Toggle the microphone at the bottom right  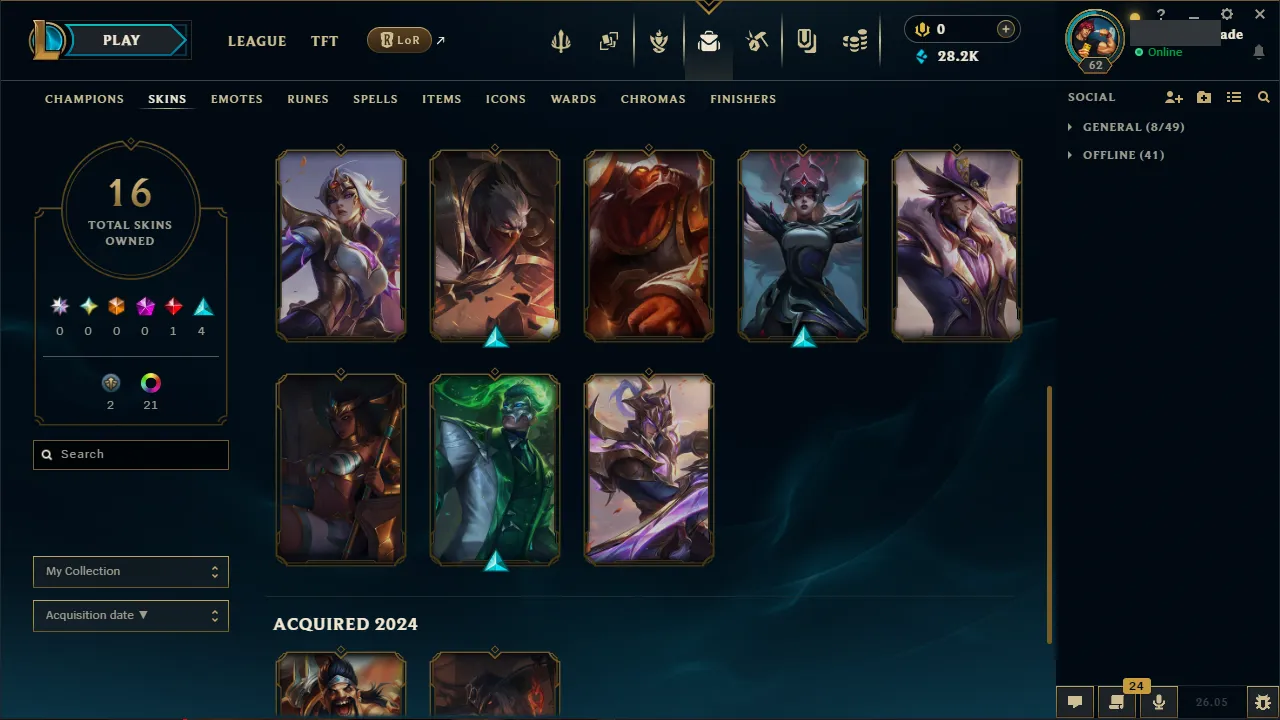[x=1158, y=700]
